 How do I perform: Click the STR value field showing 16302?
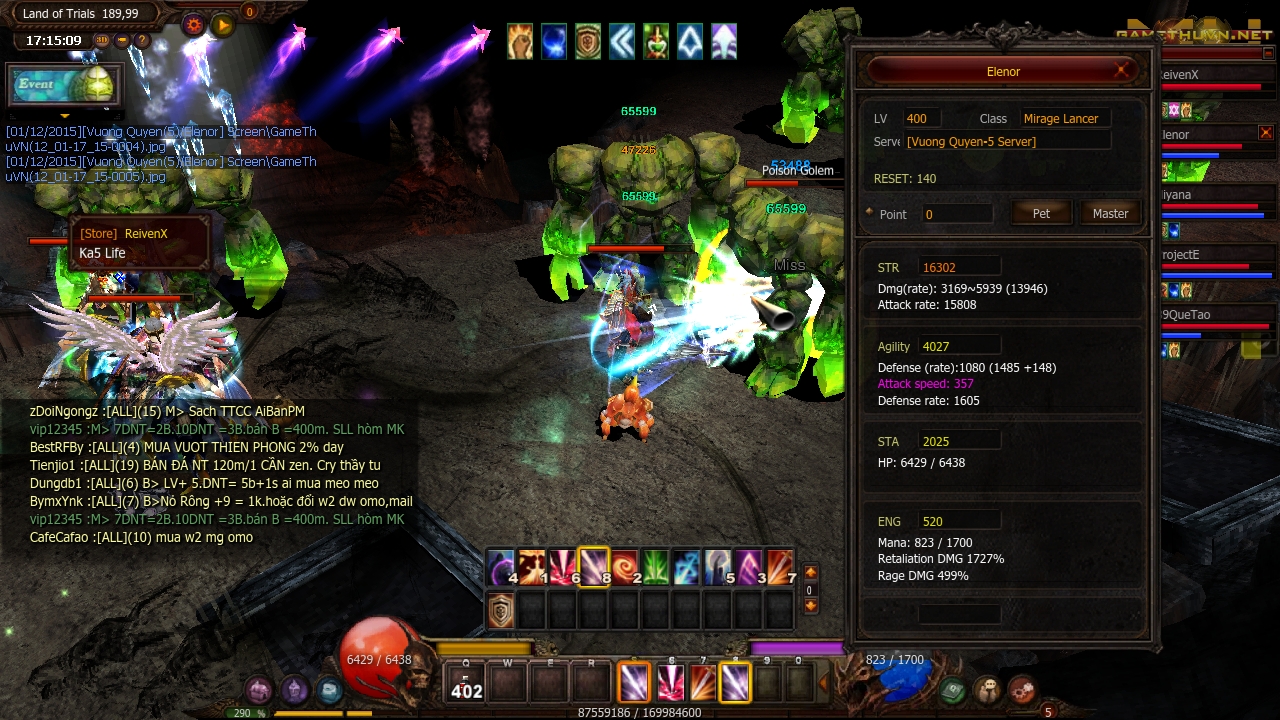958,265
